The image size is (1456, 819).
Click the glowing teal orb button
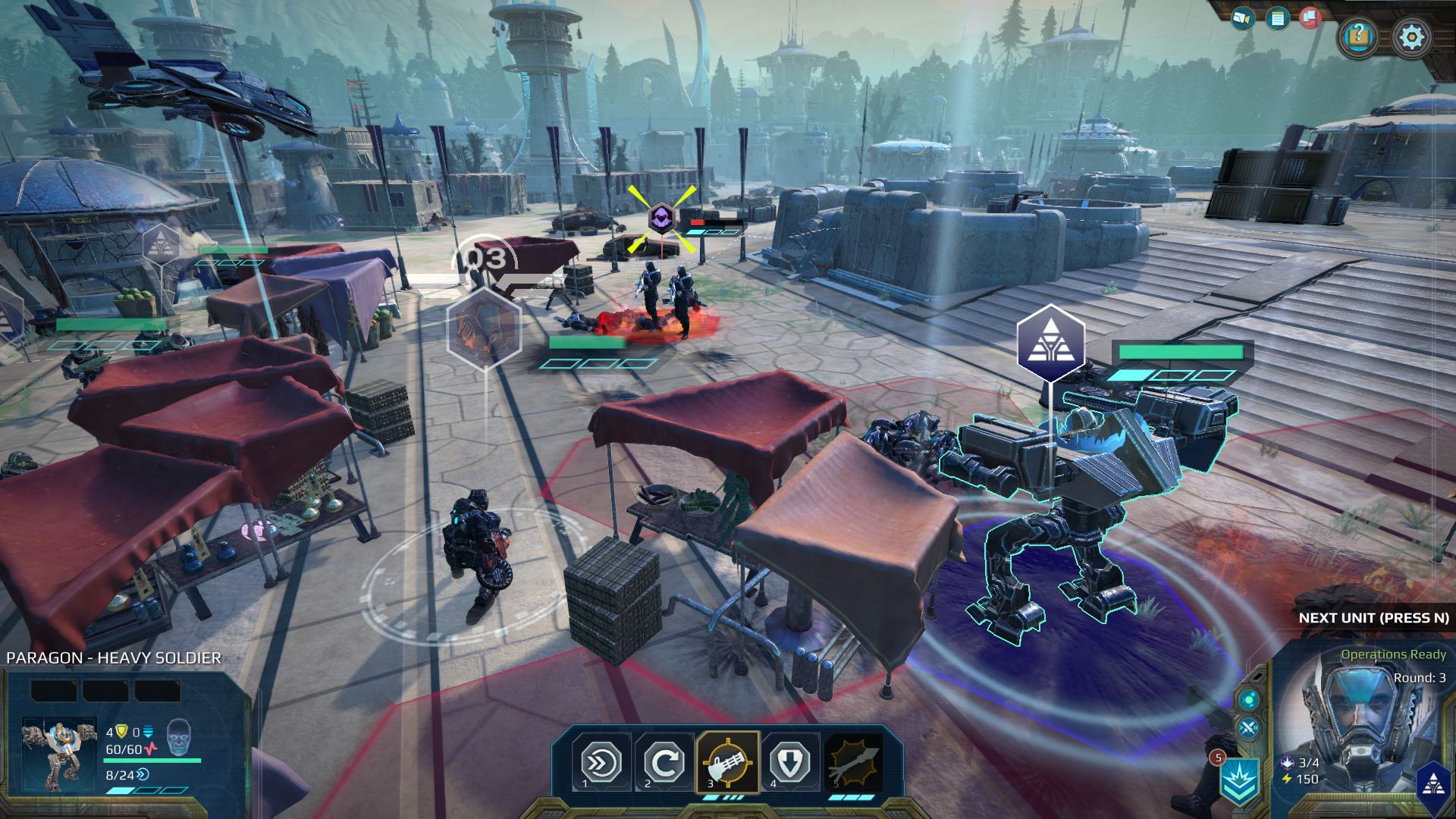[x=1248, y=698]
